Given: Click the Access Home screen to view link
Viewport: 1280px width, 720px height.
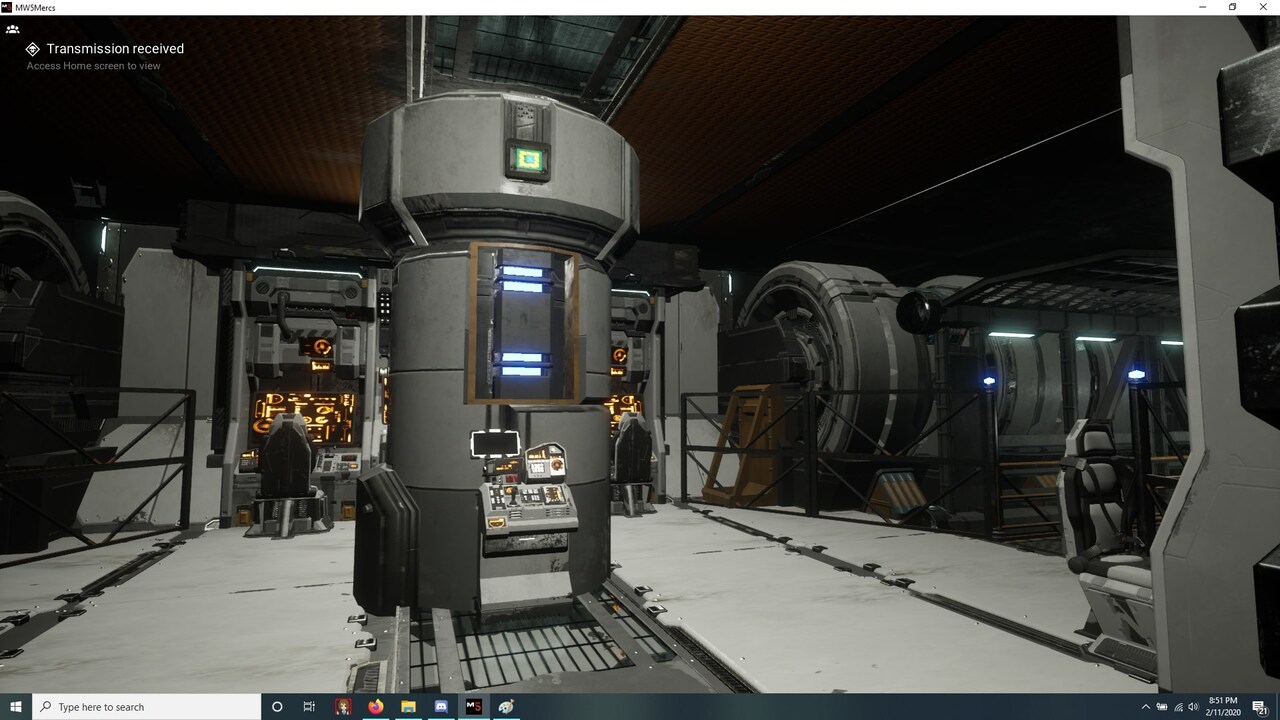Looking at the screenshot, I should click(96, 65).
